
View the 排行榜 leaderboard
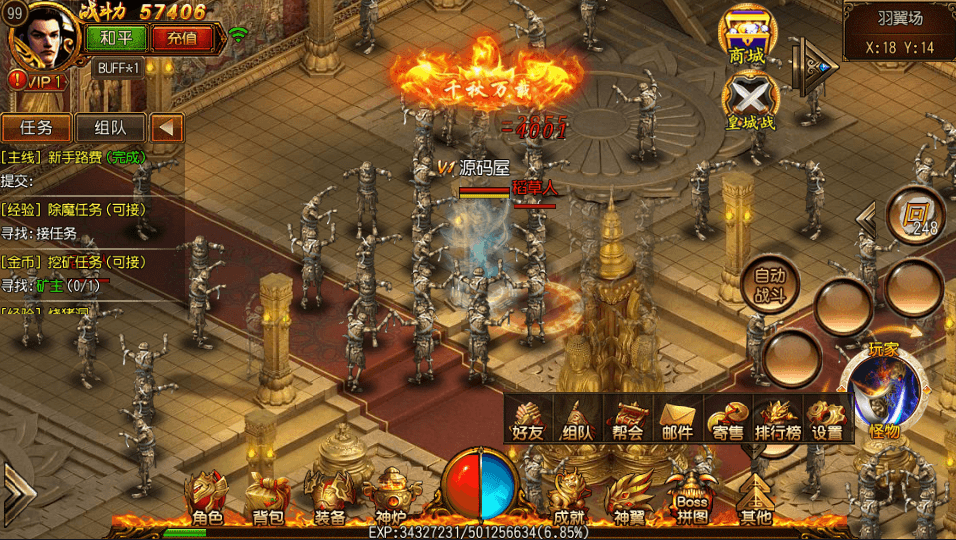[777, 418]
